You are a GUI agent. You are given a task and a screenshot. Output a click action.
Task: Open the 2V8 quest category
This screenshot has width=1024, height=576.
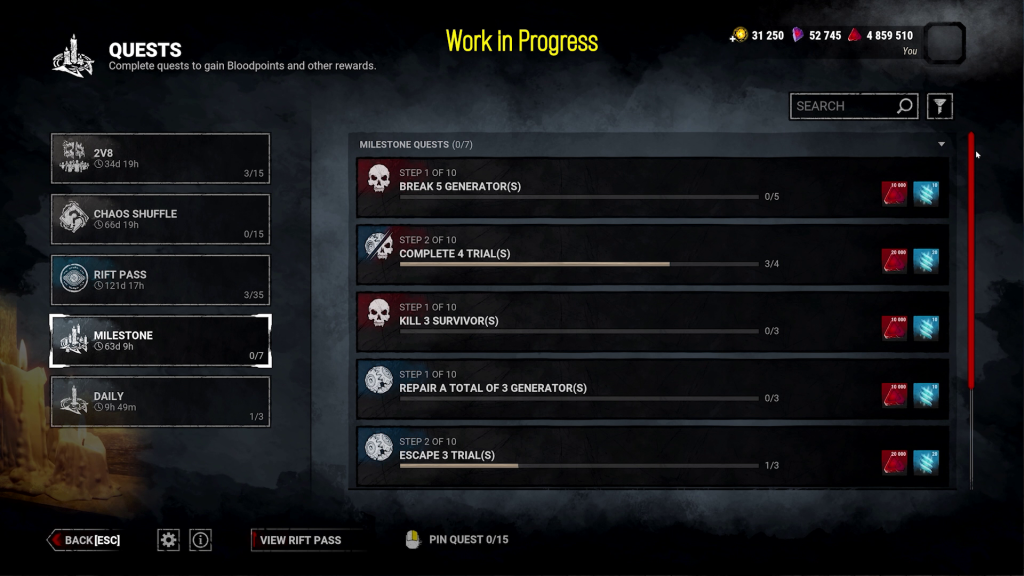click(x=160, y=159)
